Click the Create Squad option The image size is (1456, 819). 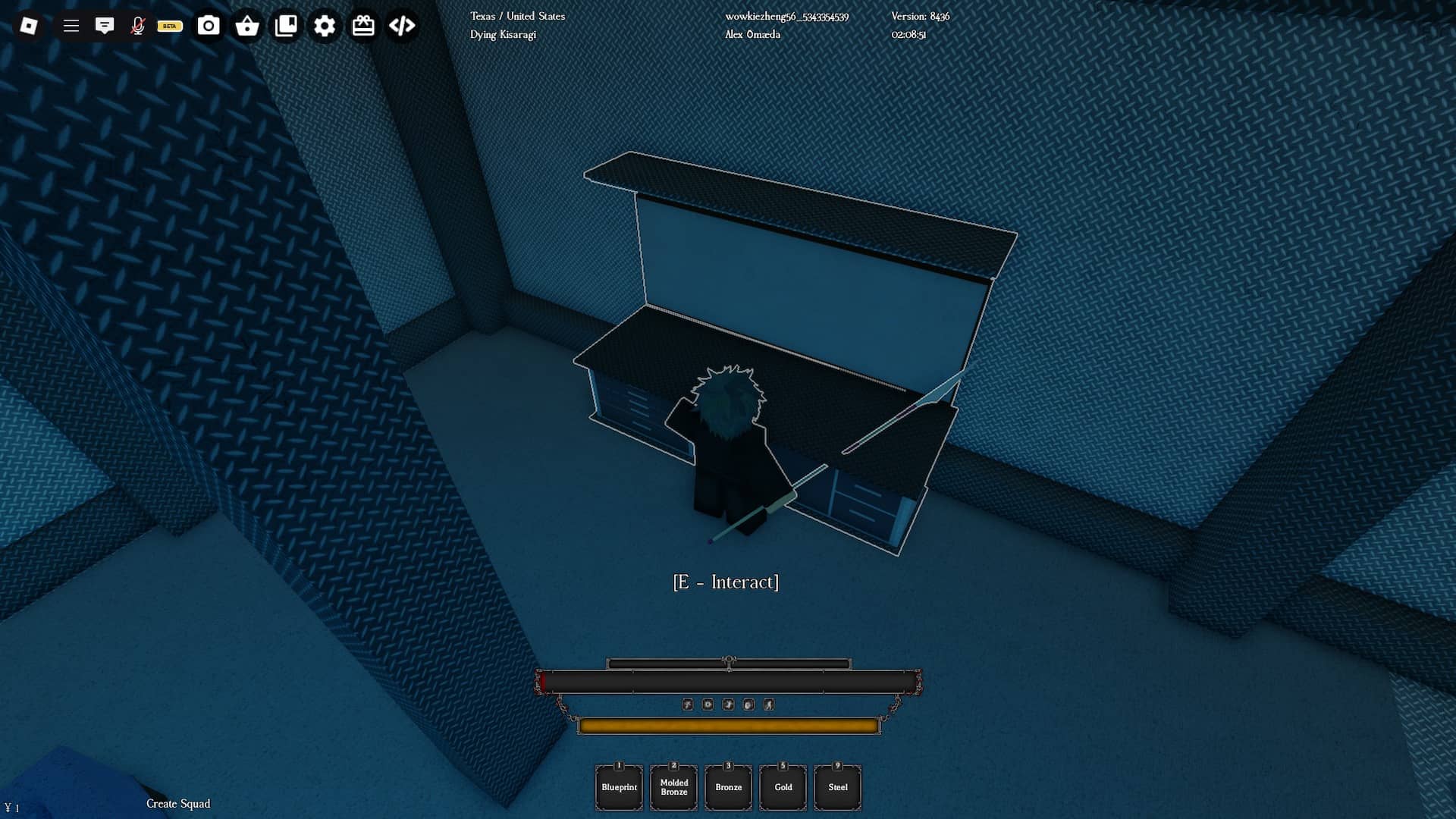click(177, 804)
